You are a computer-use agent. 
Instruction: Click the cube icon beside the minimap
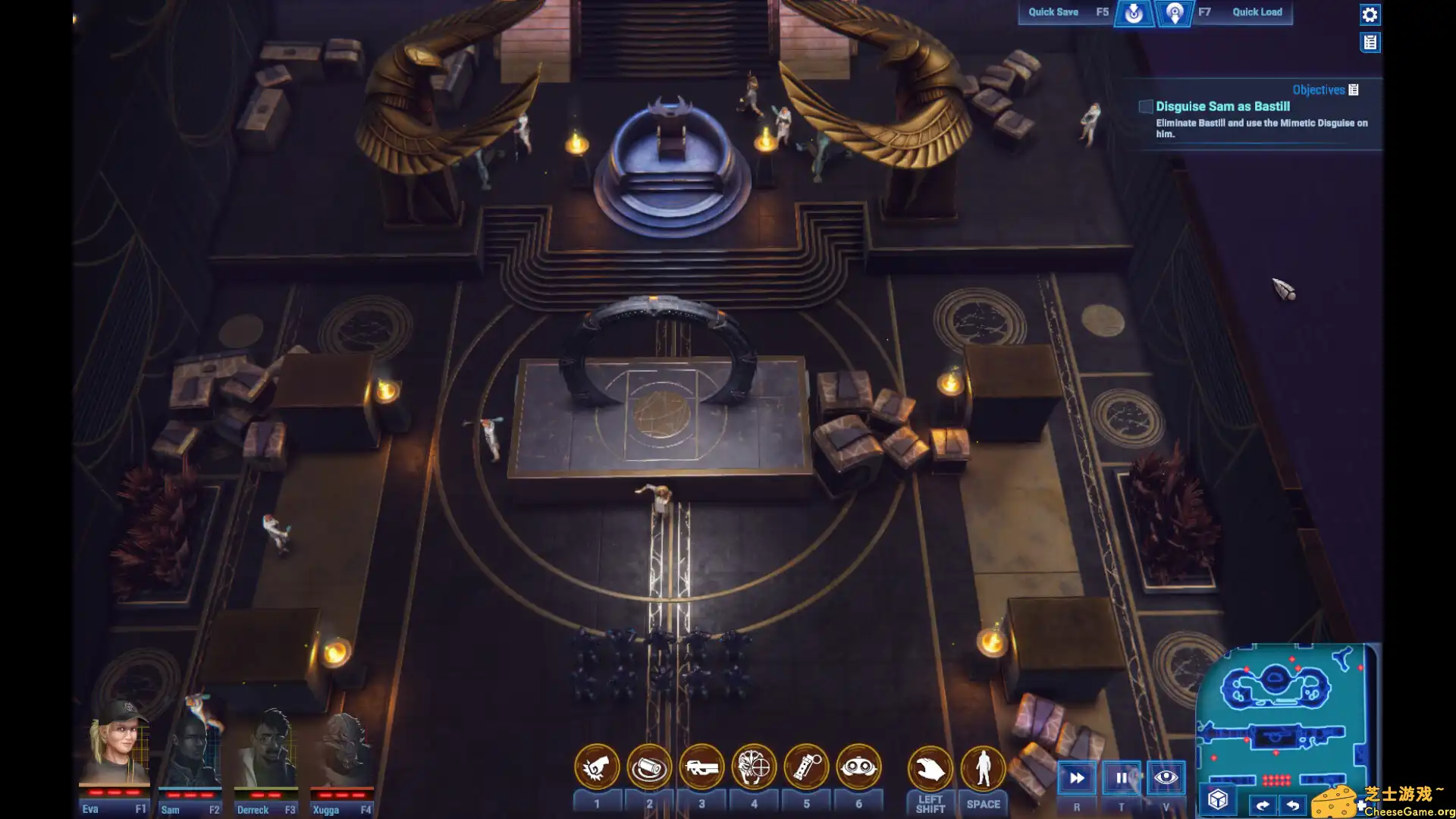click(1217, 797)
